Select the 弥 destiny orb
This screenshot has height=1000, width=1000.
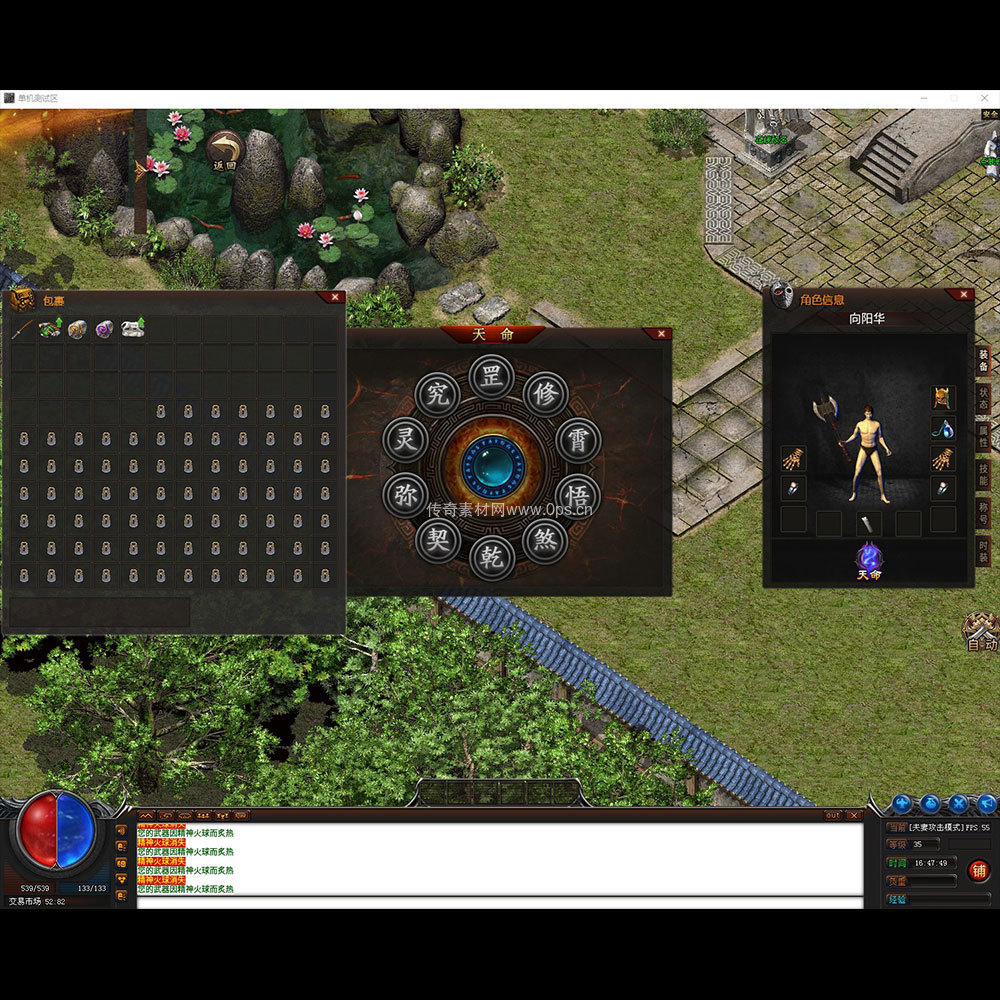[x=405, y=495]
